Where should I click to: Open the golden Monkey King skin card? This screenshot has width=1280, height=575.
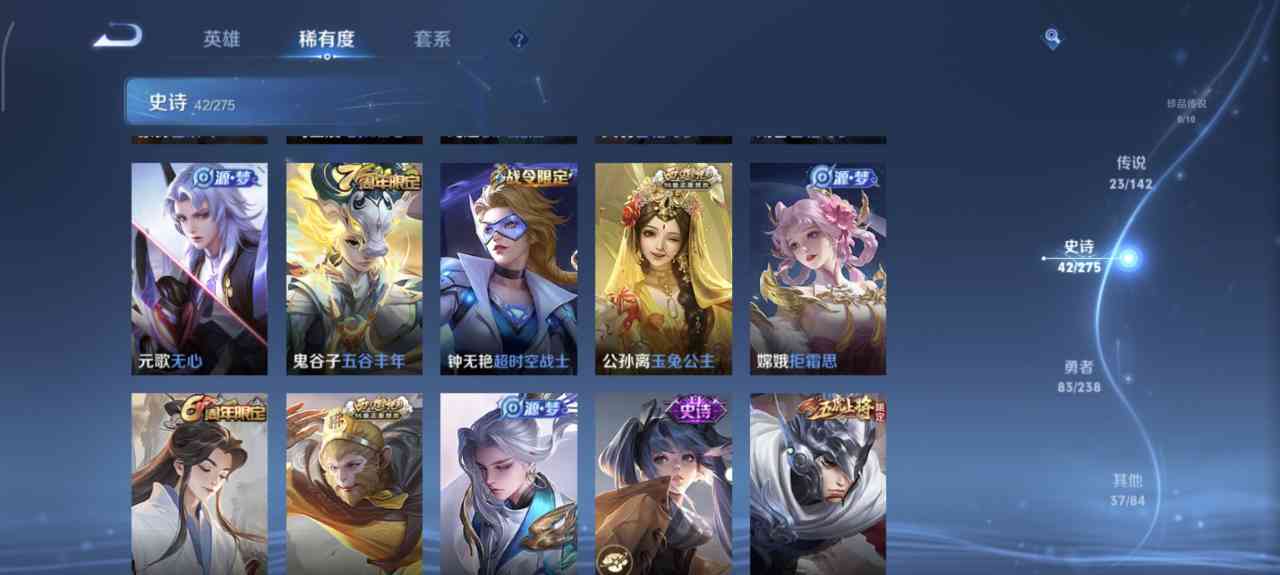pyautogui.click(x=354, y=484)
